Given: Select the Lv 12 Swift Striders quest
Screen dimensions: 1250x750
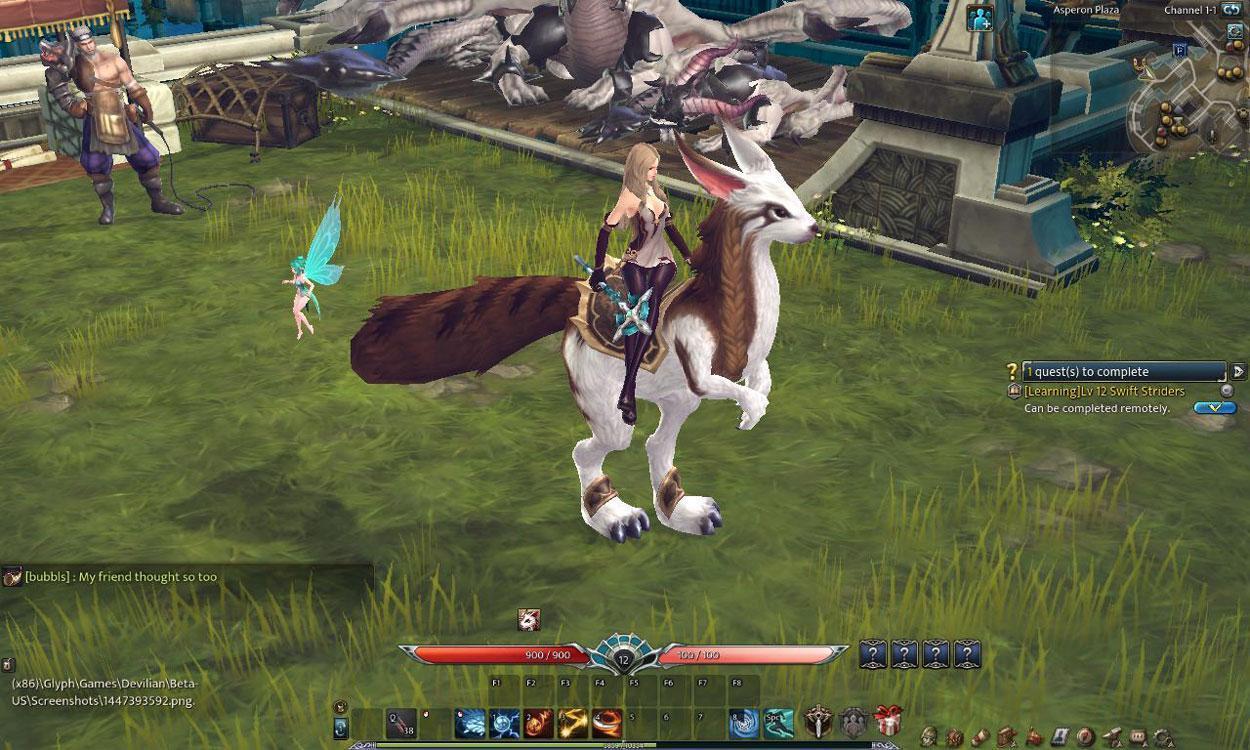Looking at the screenshot, I should 1104,391.
